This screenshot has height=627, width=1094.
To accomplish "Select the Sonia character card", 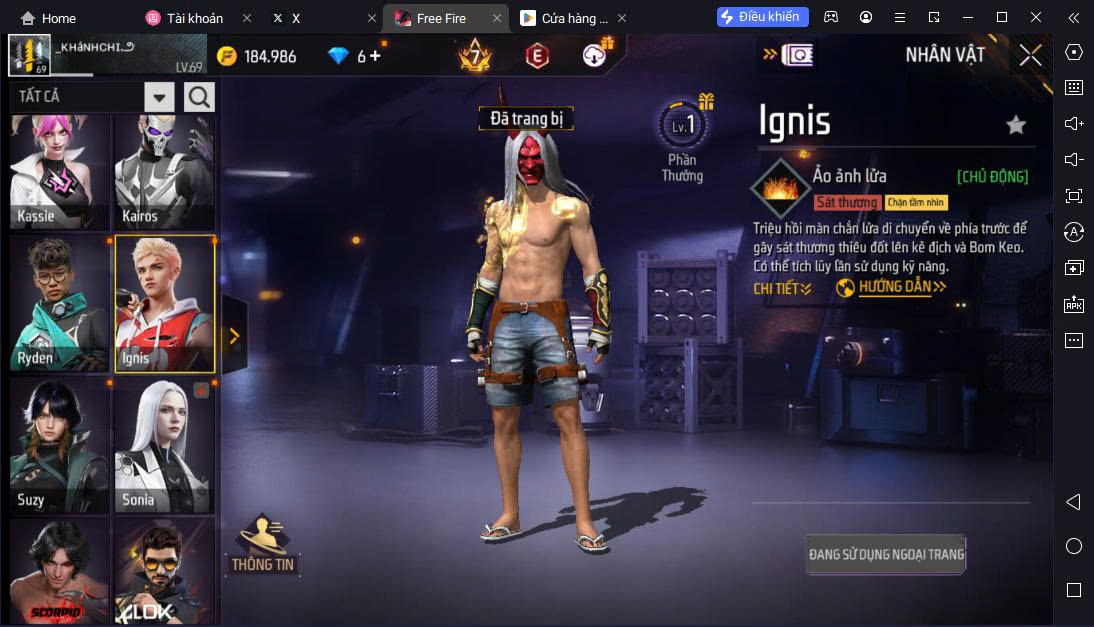I will [164, 446].
